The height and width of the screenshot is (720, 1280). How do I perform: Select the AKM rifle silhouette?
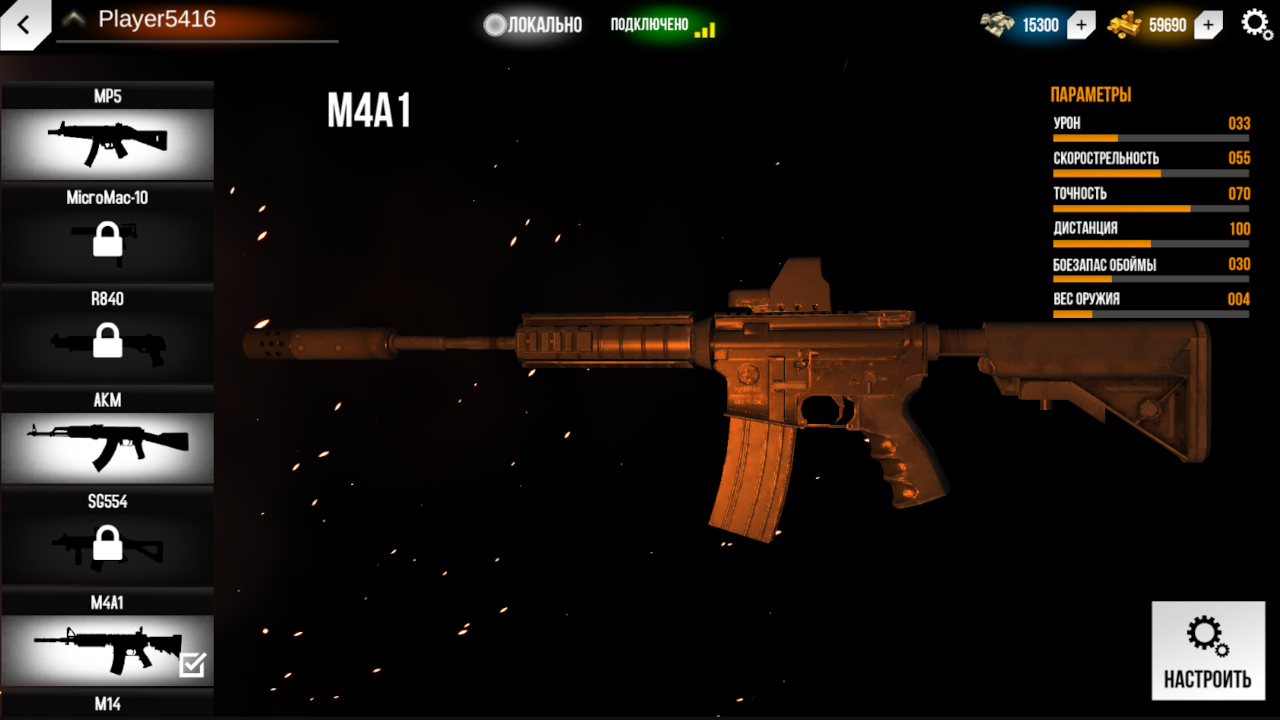(x=107, y=445)
